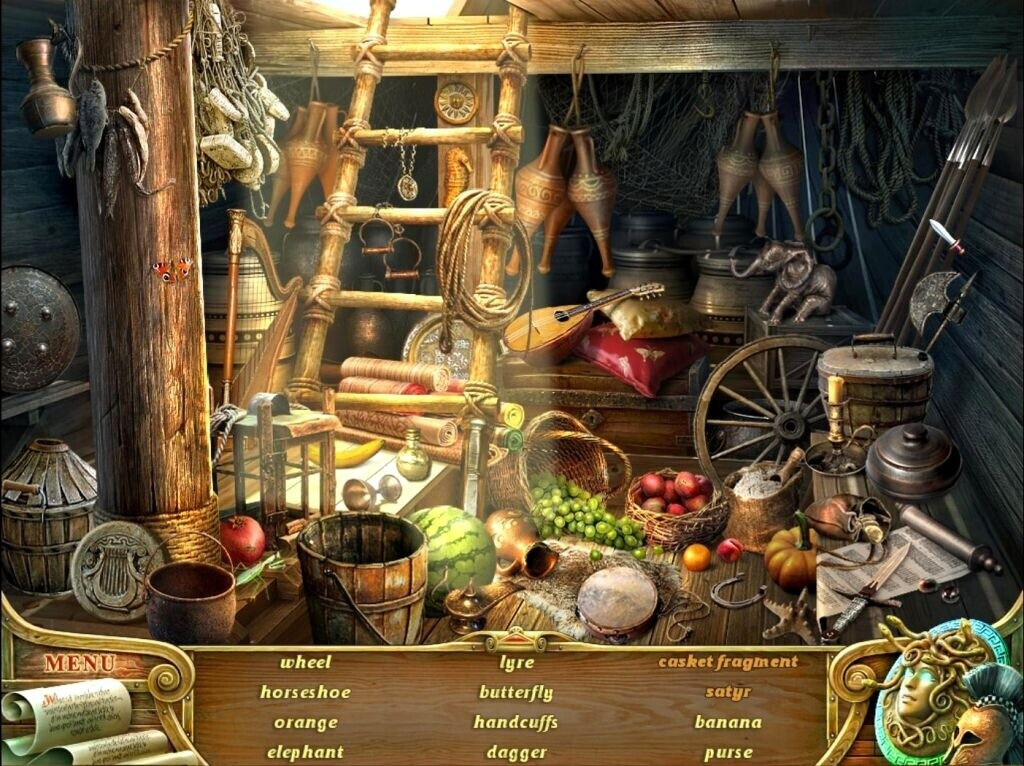Select 'elephant' in the item list

[x=305, y=752]
